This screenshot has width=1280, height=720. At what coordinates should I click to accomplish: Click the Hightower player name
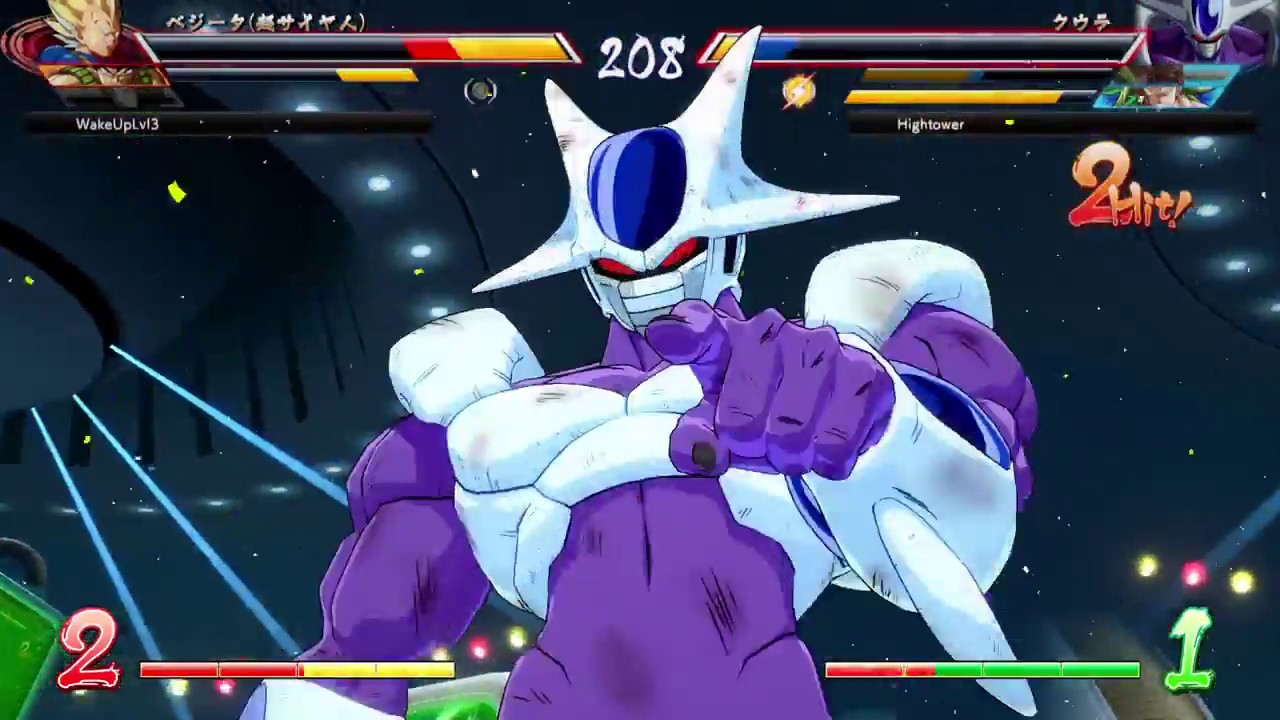coord(930,124)
